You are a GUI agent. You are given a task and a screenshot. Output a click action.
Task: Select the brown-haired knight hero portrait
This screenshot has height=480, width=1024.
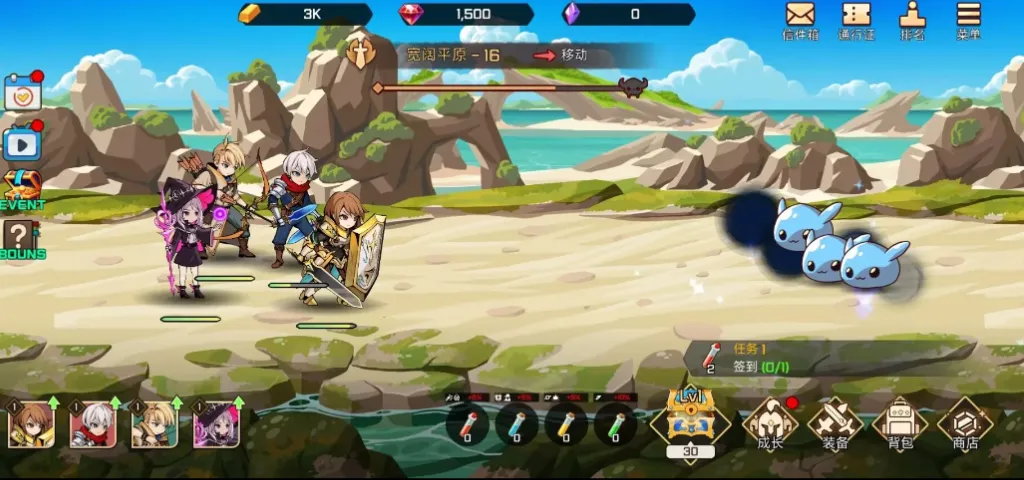coord(31,424)
